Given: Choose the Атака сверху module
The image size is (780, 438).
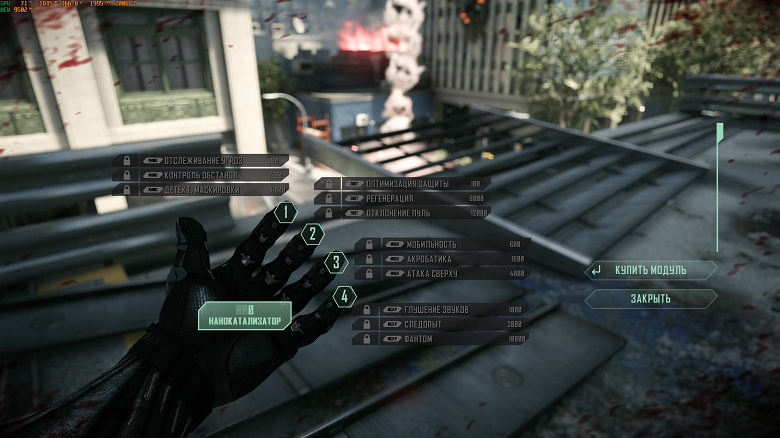Looking at the screenshot, I should click(x=442, y=272).
